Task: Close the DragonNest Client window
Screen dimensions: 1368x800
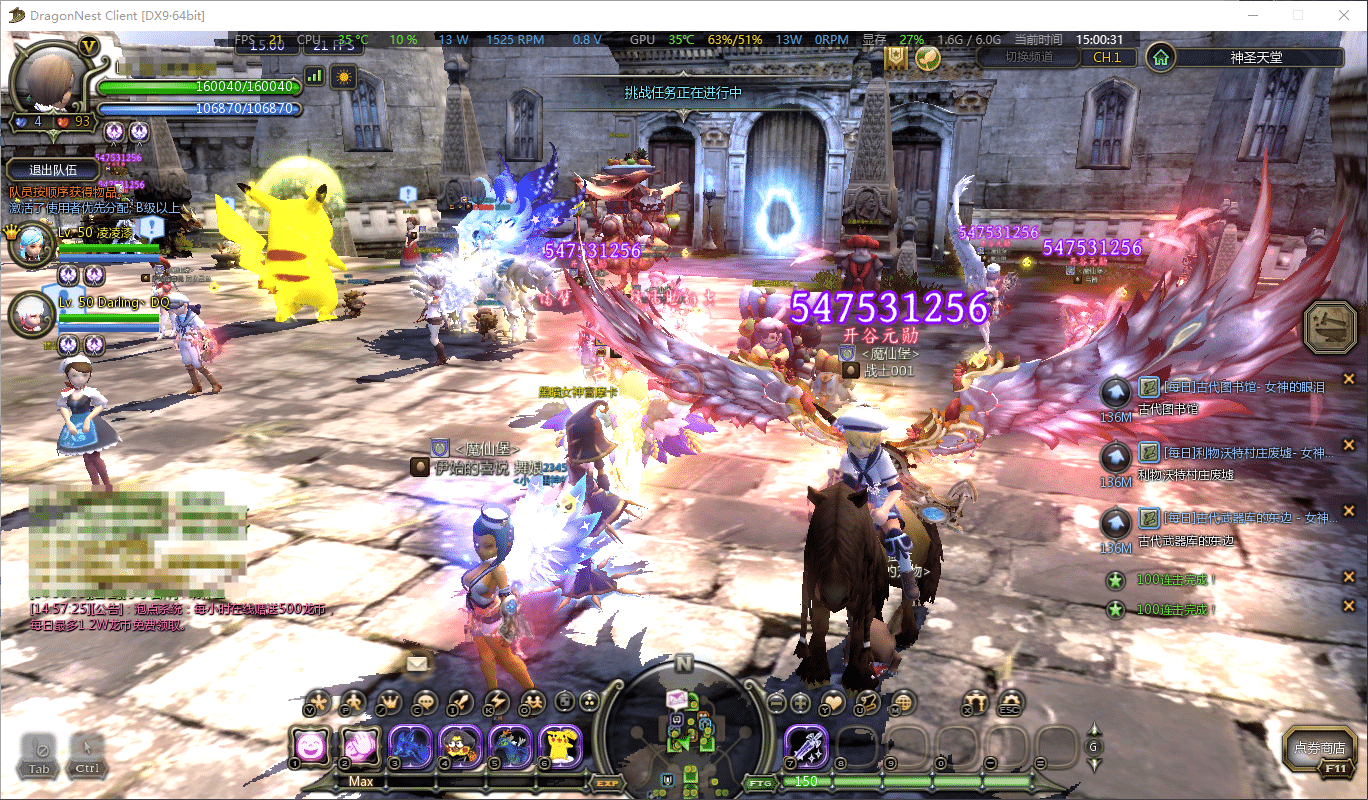Action: pos(1343,15)
